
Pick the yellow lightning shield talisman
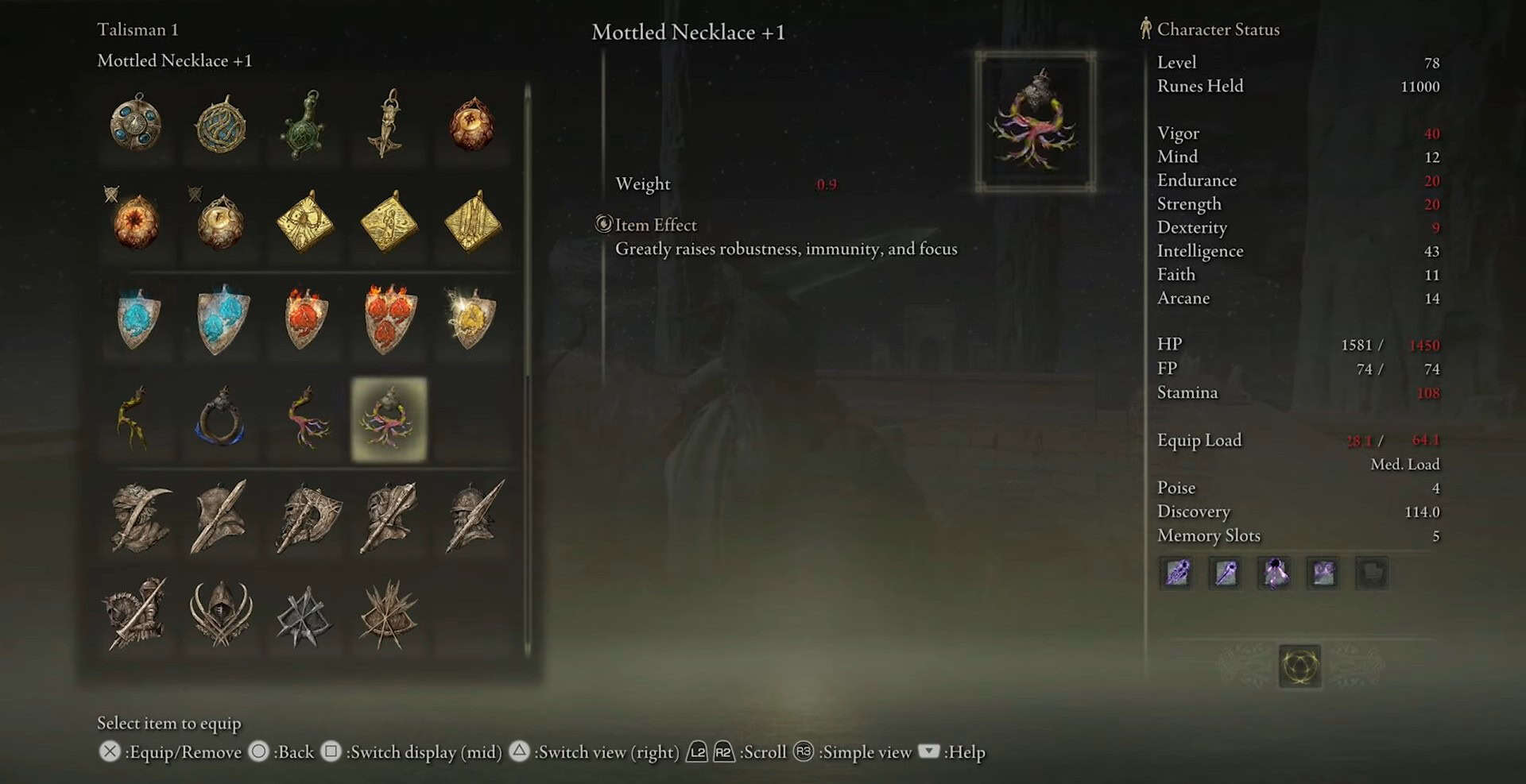pos(472,319)
